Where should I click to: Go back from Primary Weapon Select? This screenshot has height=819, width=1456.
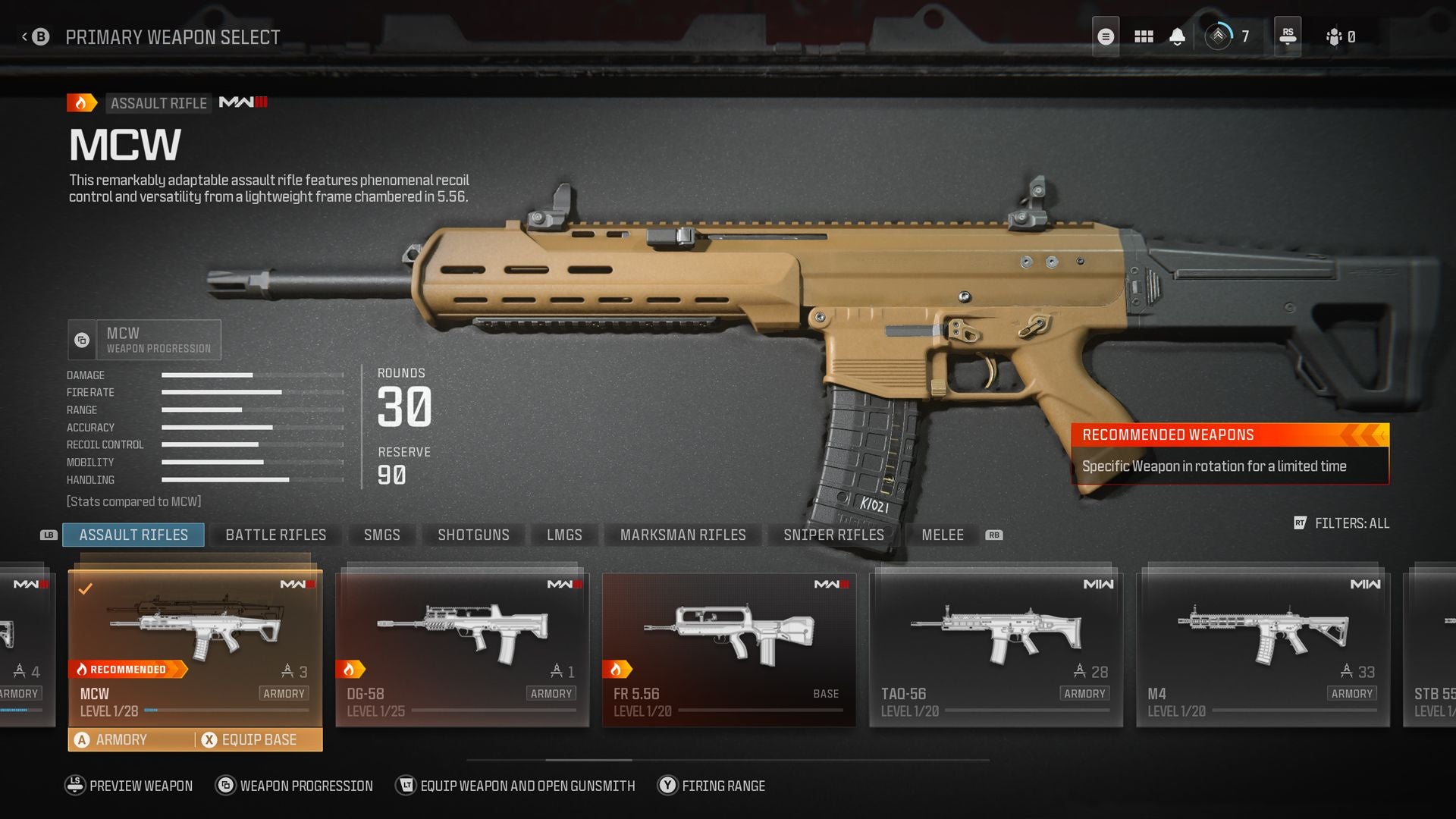click(36, 36)
